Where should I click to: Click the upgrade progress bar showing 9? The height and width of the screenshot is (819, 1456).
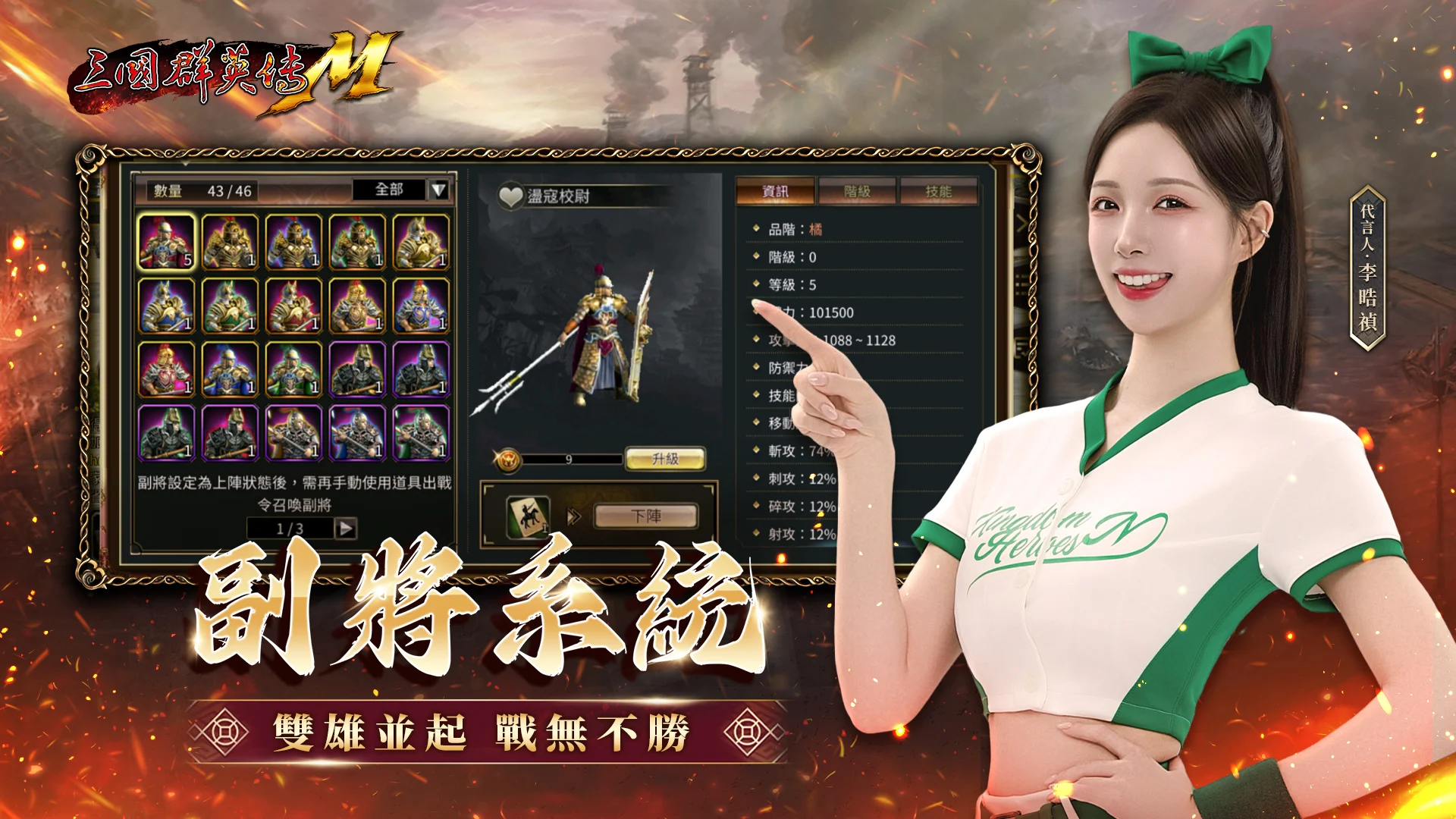coord(569,458)
